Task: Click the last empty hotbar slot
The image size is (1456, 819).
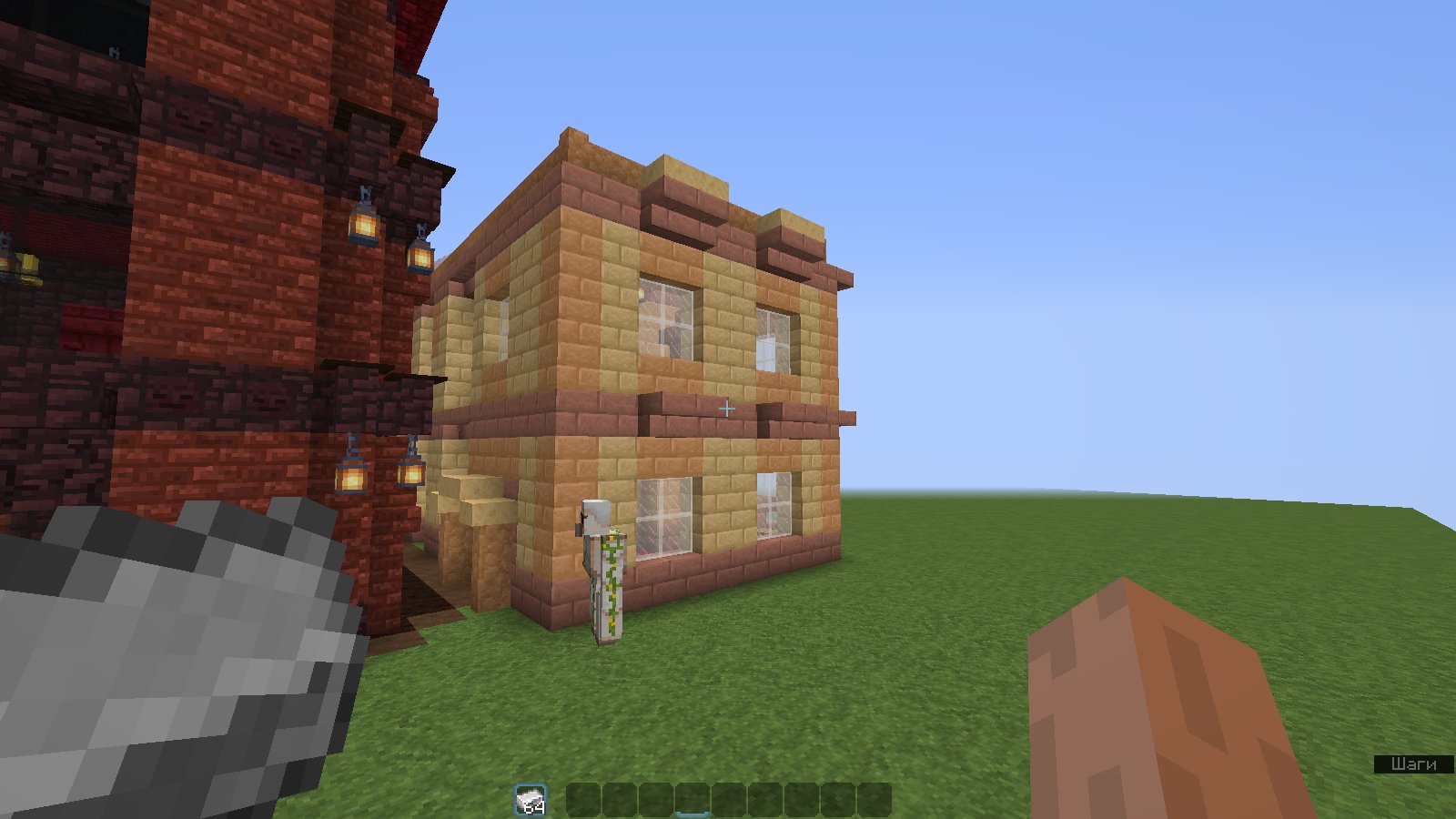Action: pos(874,798)
